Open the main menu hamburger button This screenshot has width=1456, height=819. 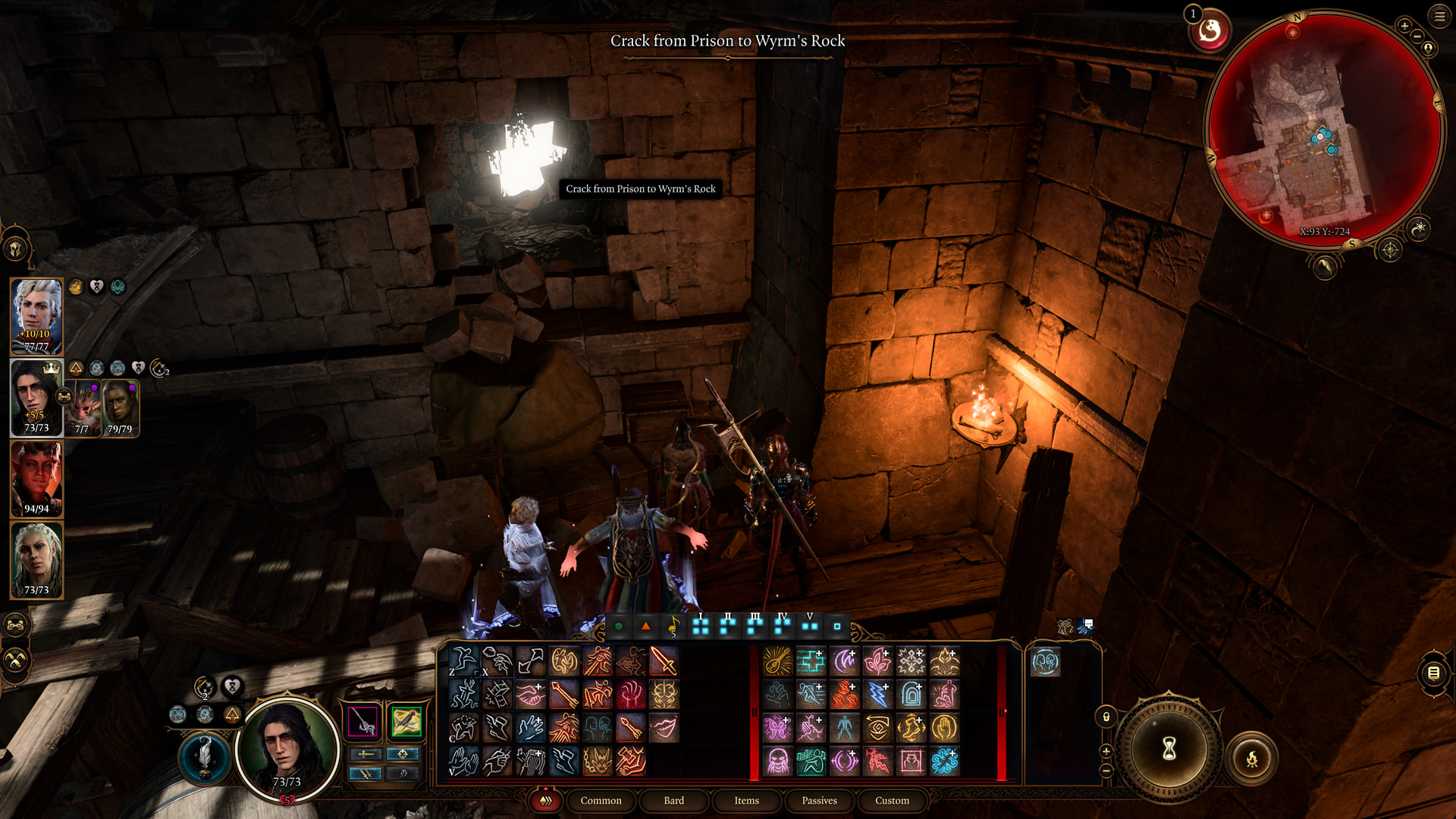click(1439, 16)
